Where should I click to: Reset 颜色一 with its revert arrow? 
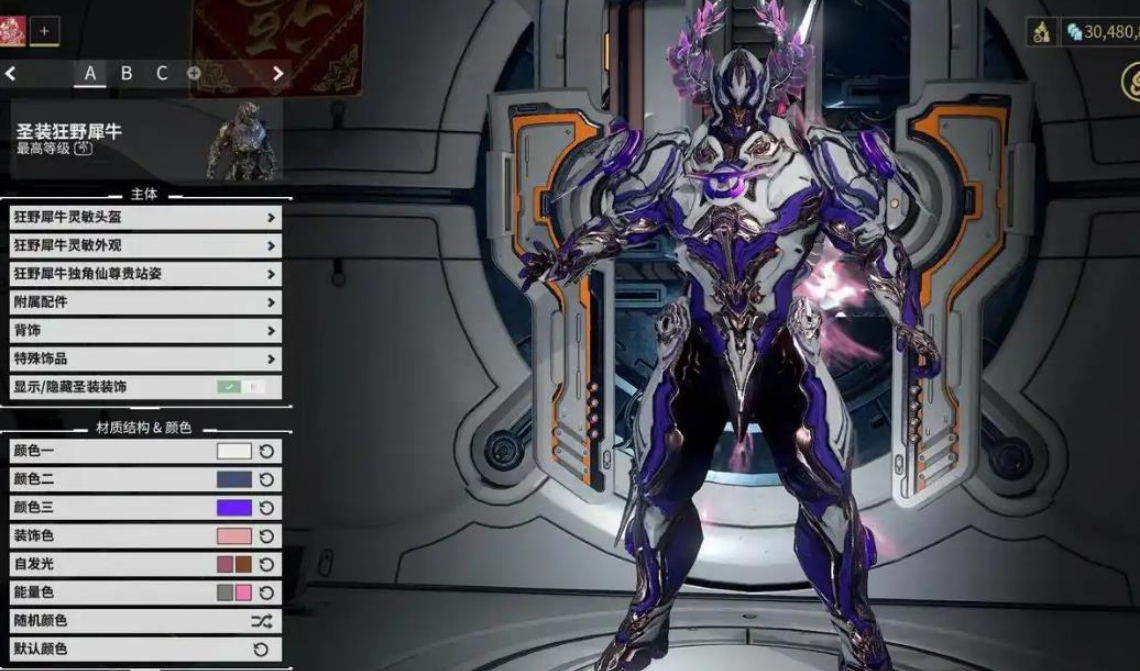267,451
